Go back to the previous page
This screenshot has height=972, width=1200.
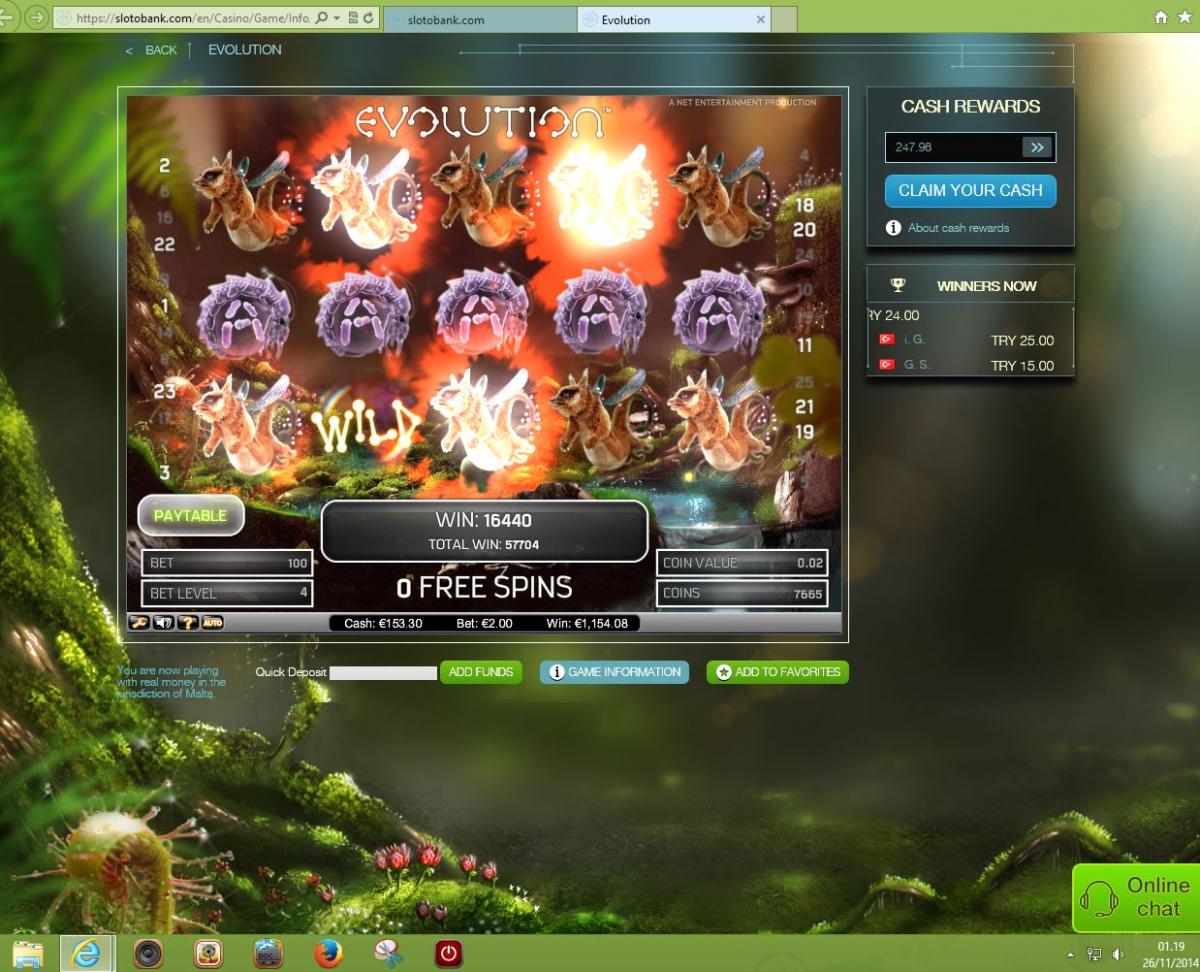(x=152, y=50)
